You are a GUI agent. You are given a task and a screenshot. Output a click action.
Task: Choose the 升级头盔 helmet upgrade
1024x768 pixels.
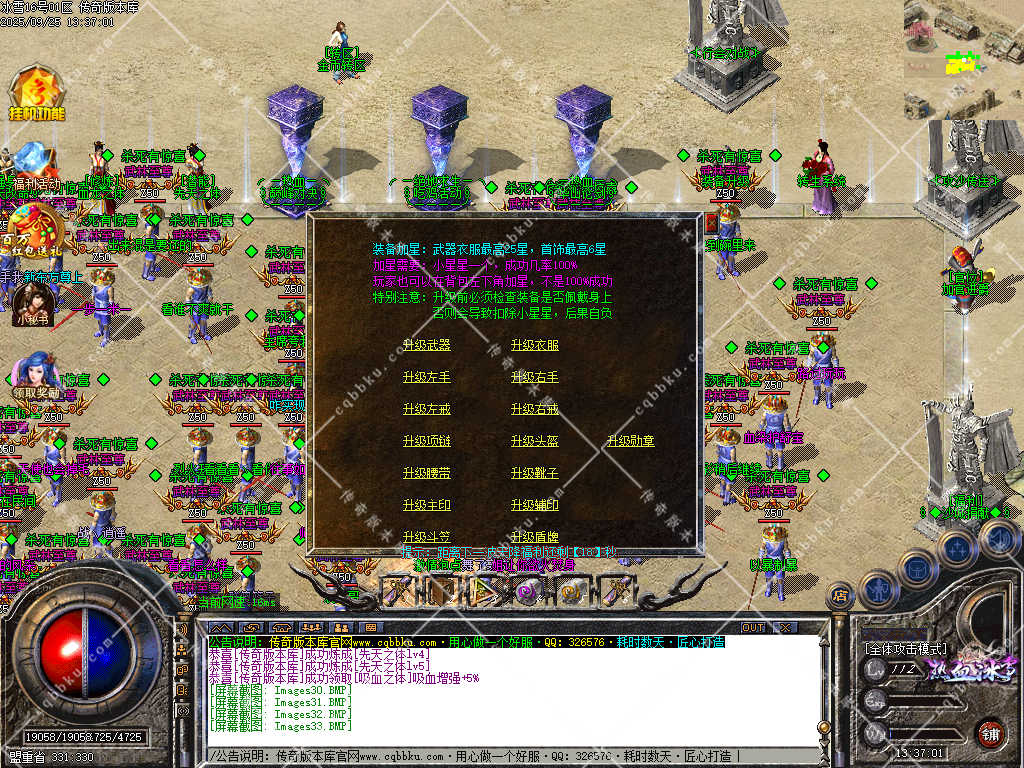[535, 441]
